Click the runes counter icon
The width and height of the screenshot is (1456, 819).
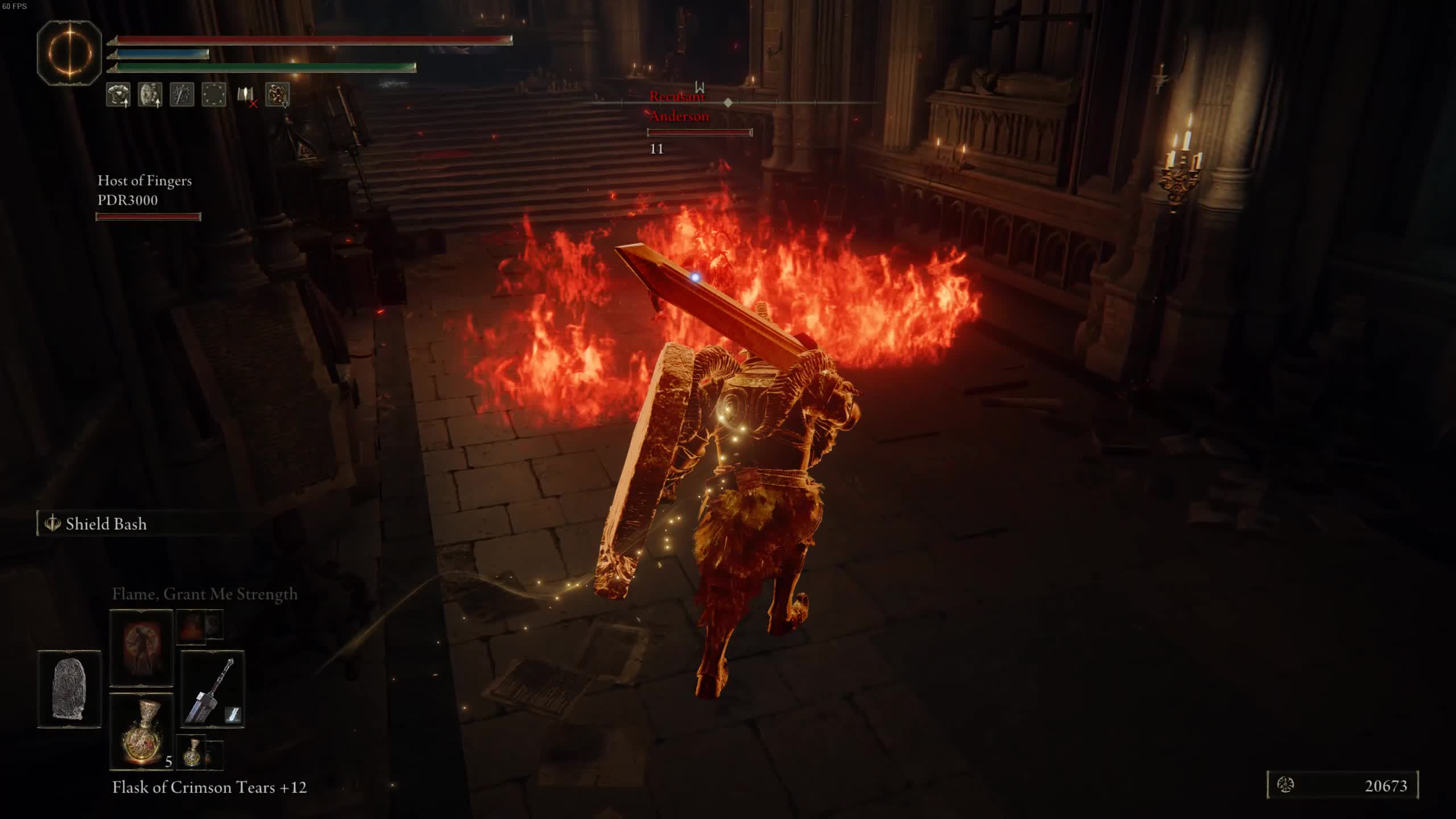click(1285, 785)
